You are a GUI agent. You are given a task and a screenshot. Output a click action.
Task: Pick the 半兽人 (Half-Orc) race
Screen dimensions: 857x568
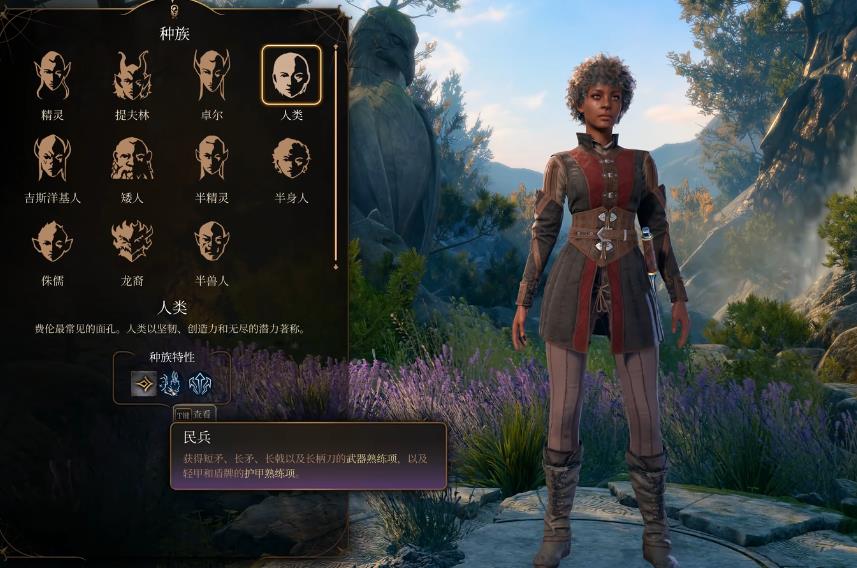click(211, 241)
